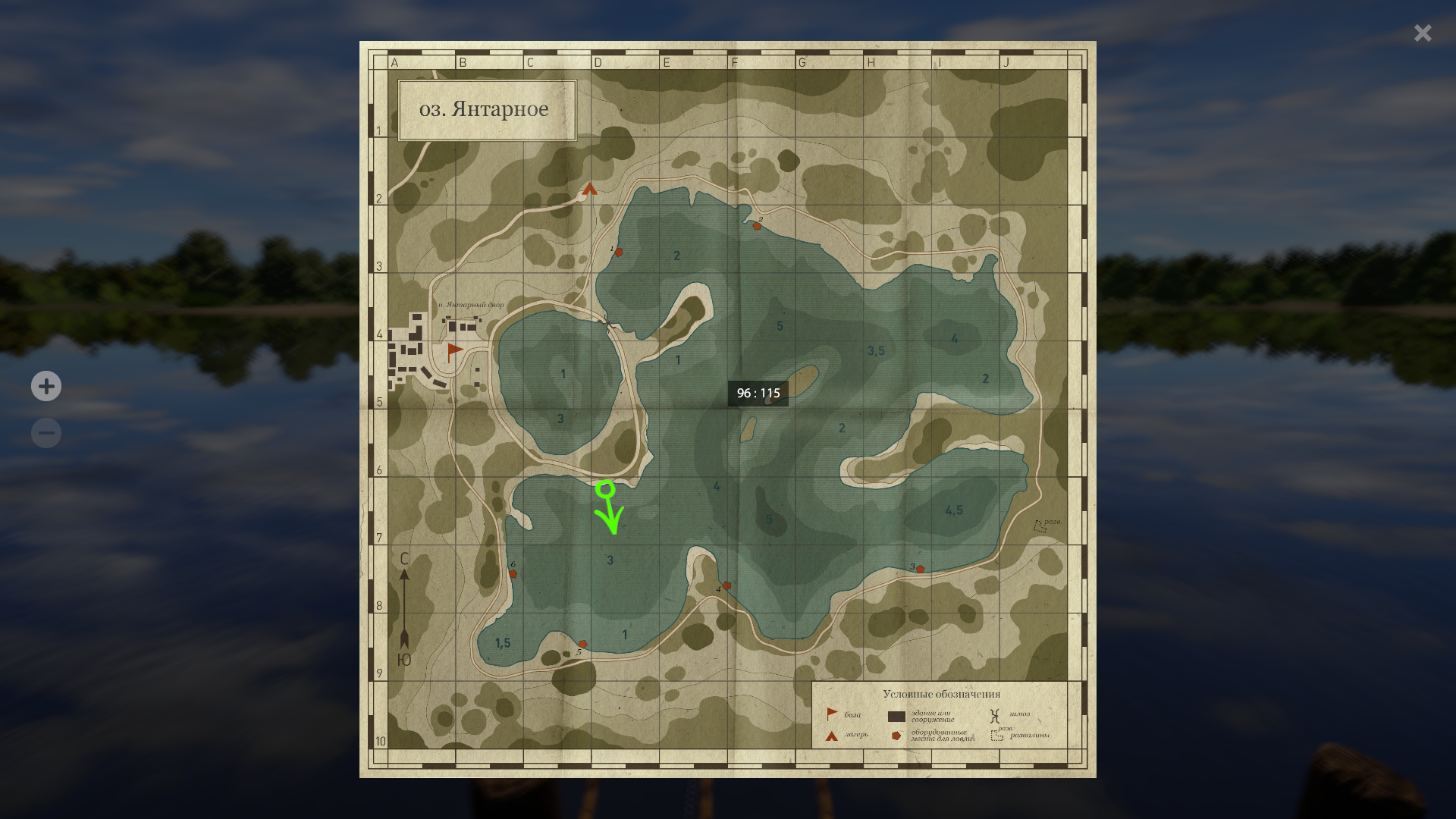Viewport: 1456px width, 819px height.
Task: Click the green player position circle
Action: 605,489
